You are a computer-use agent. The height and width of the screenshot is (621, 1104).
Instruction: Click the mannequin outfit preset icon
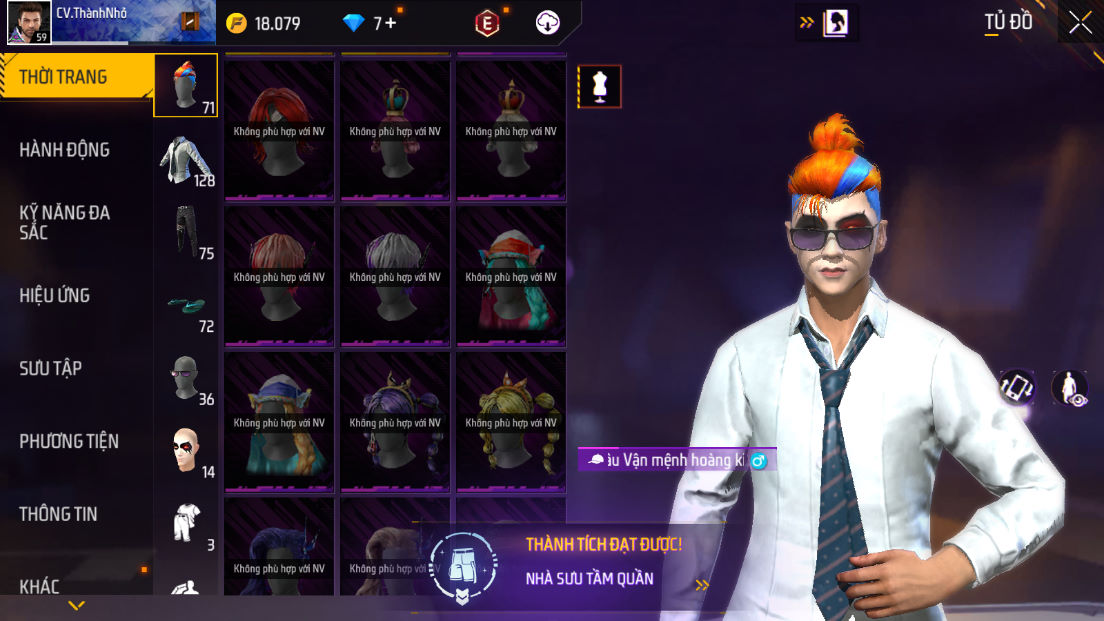tap(600, 86)
